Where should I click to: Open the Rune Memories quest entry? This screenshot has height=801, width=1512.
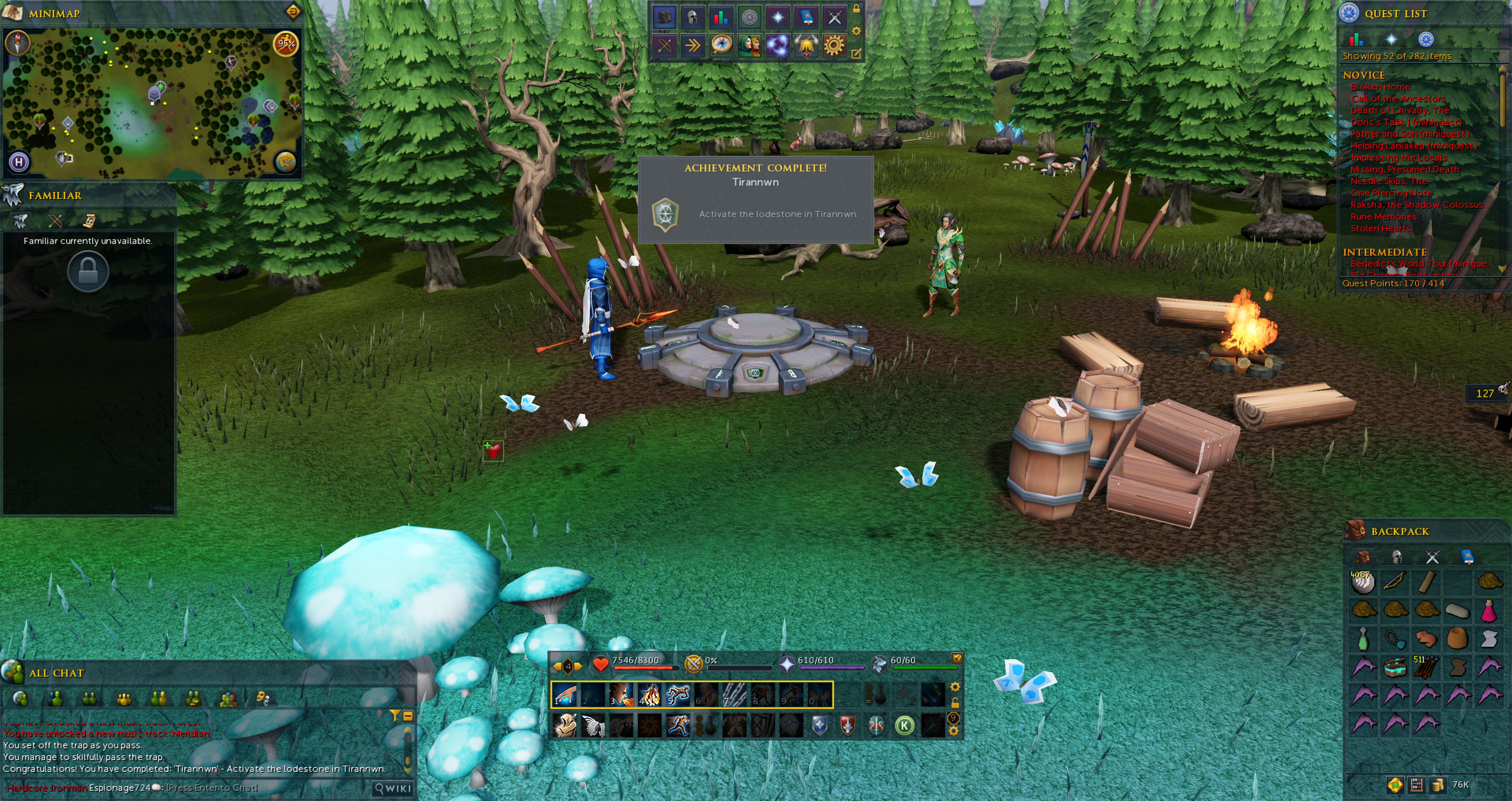tap(1383, 216)
